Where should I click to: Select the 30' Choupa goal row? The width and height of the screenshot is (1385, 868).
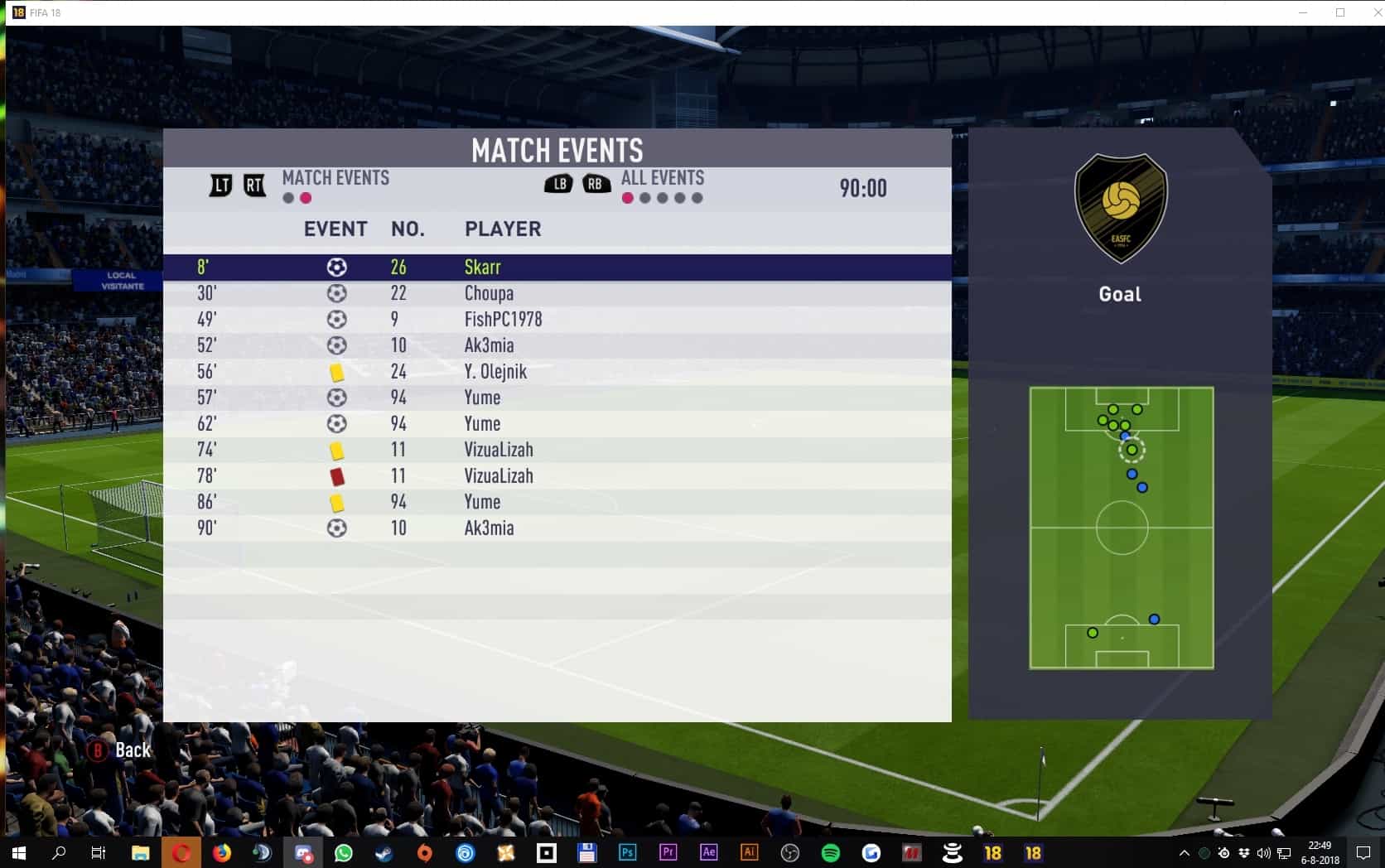557,293
